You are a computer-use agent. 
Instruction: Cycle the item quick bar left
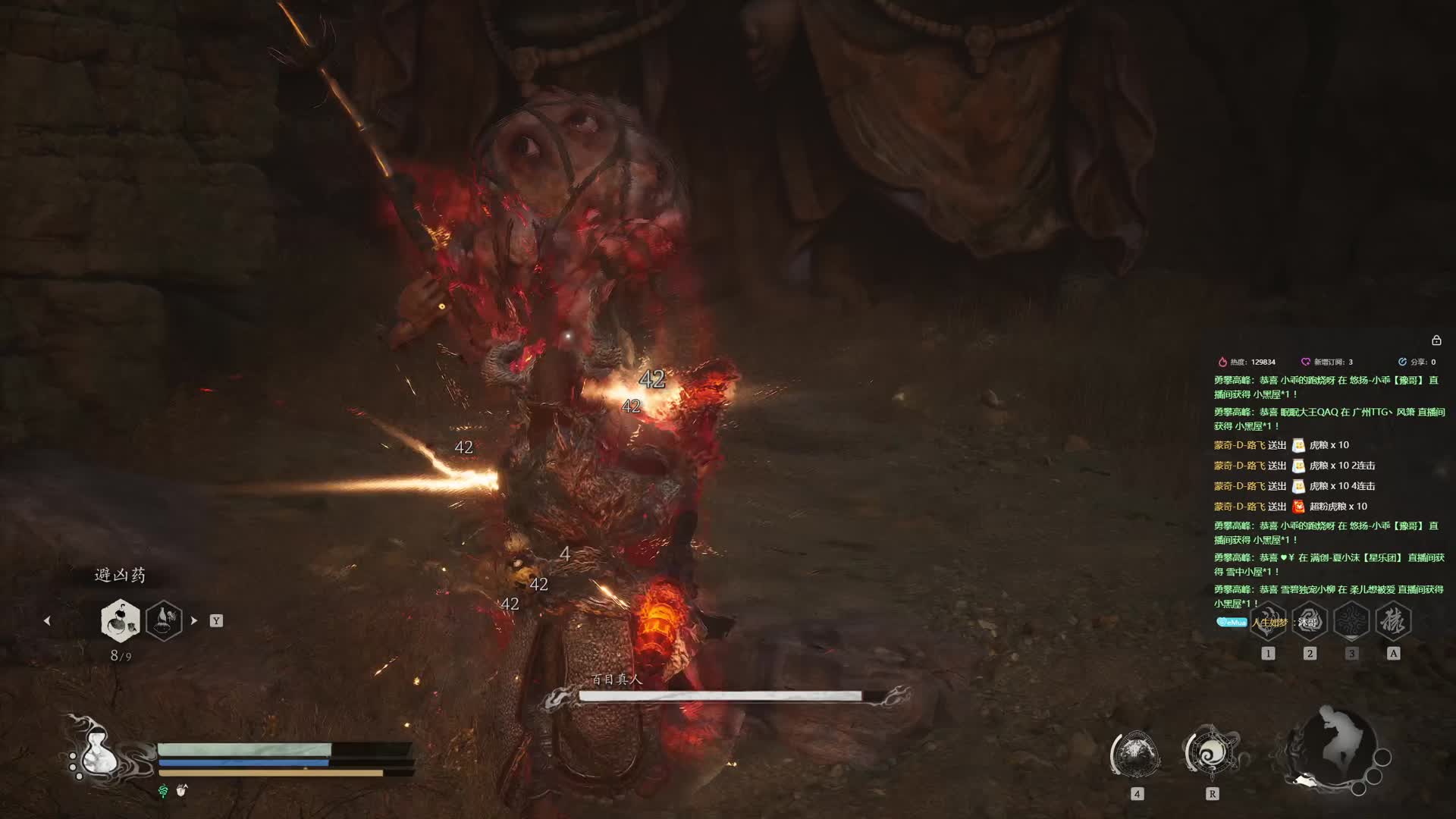[47, 620]
